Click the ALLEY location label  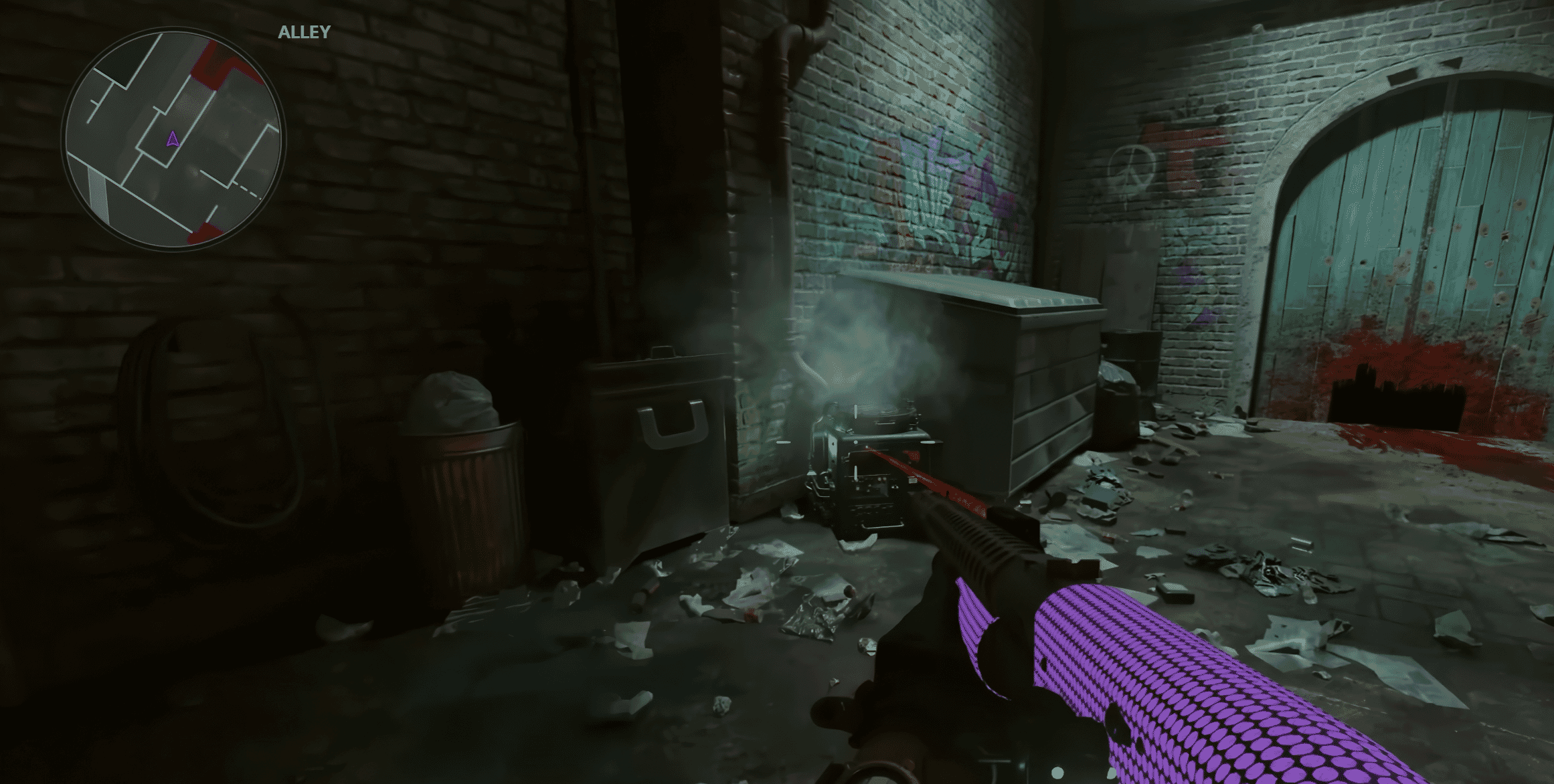[303, 29]
